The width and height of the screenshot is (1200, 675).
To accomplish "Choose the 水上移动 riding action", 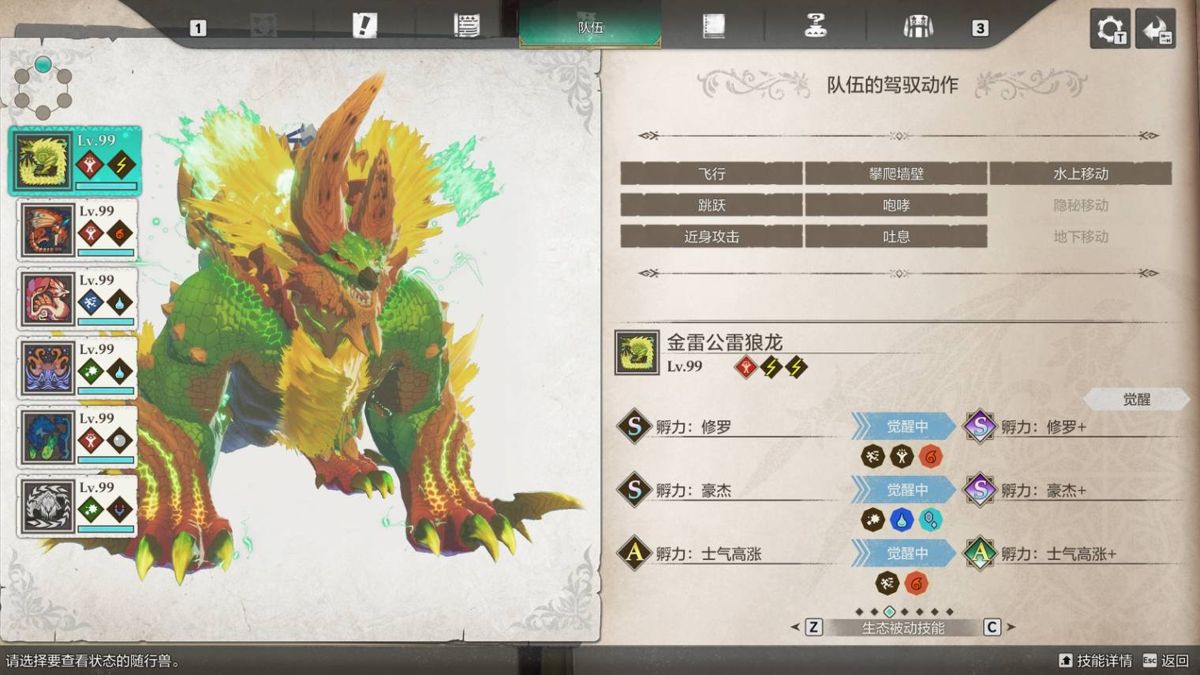I will click(x=1080, y=174).
